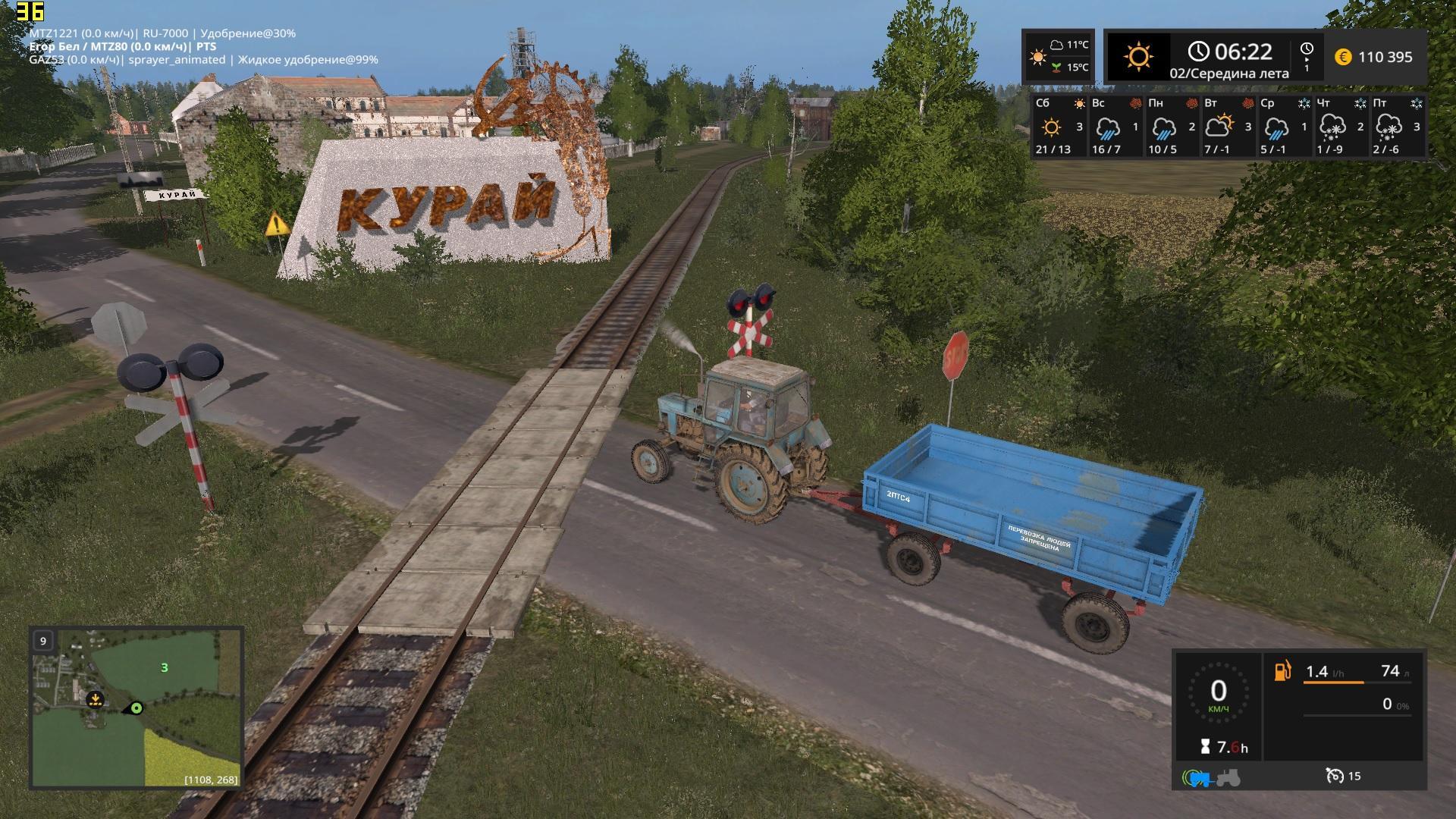Click the green player marker on minimap
This screenshot has height=819, width=1456.
(x=136, y=708)
